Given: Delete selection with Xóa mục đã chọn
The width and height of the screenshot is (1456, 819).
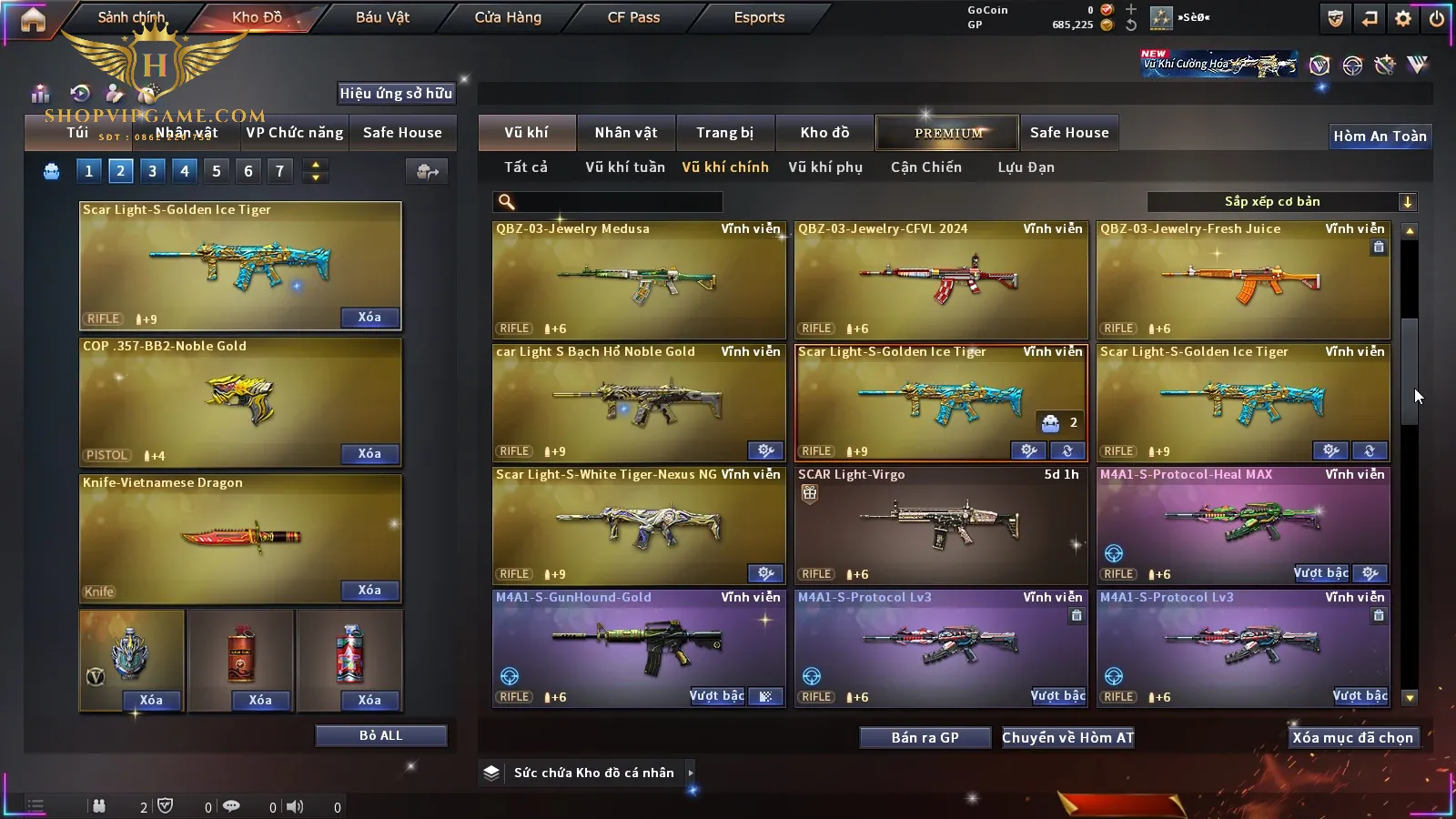Looking at the screenshot, I should tap(1352, 738).
